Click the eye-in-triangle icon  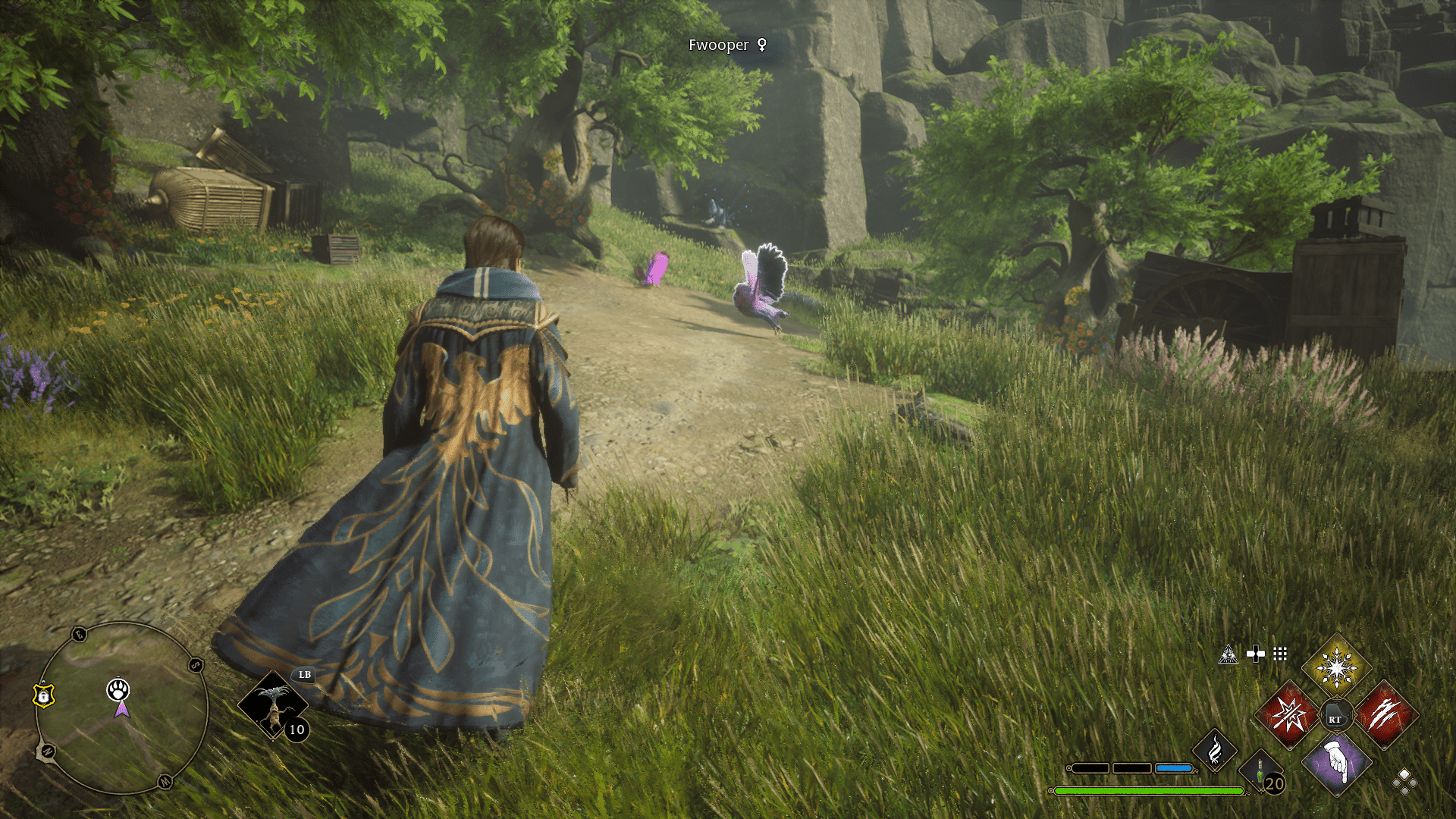coord(1228,654)
